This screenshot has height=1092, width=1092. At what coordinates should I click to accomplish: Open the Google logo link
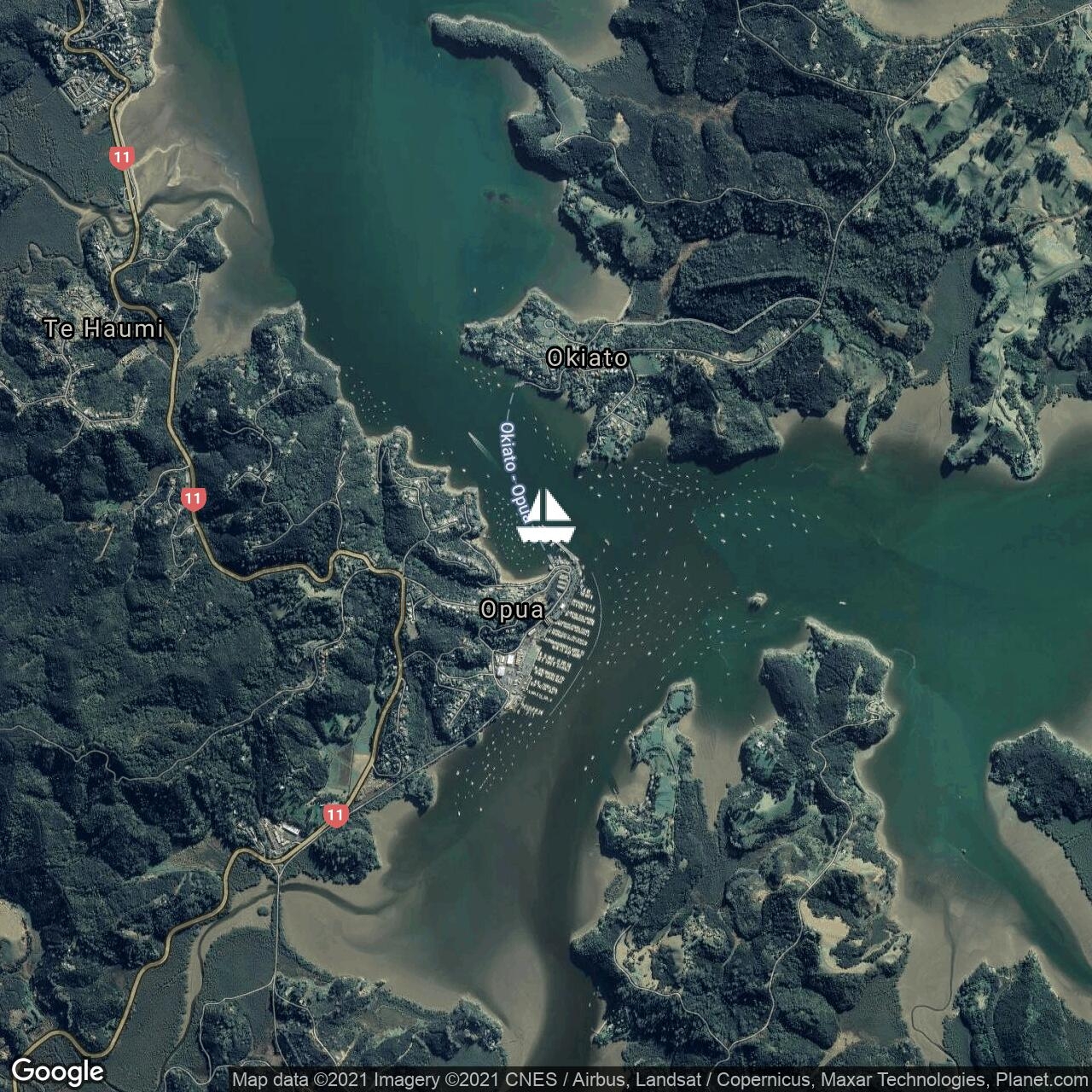[x=58, y=1072]
